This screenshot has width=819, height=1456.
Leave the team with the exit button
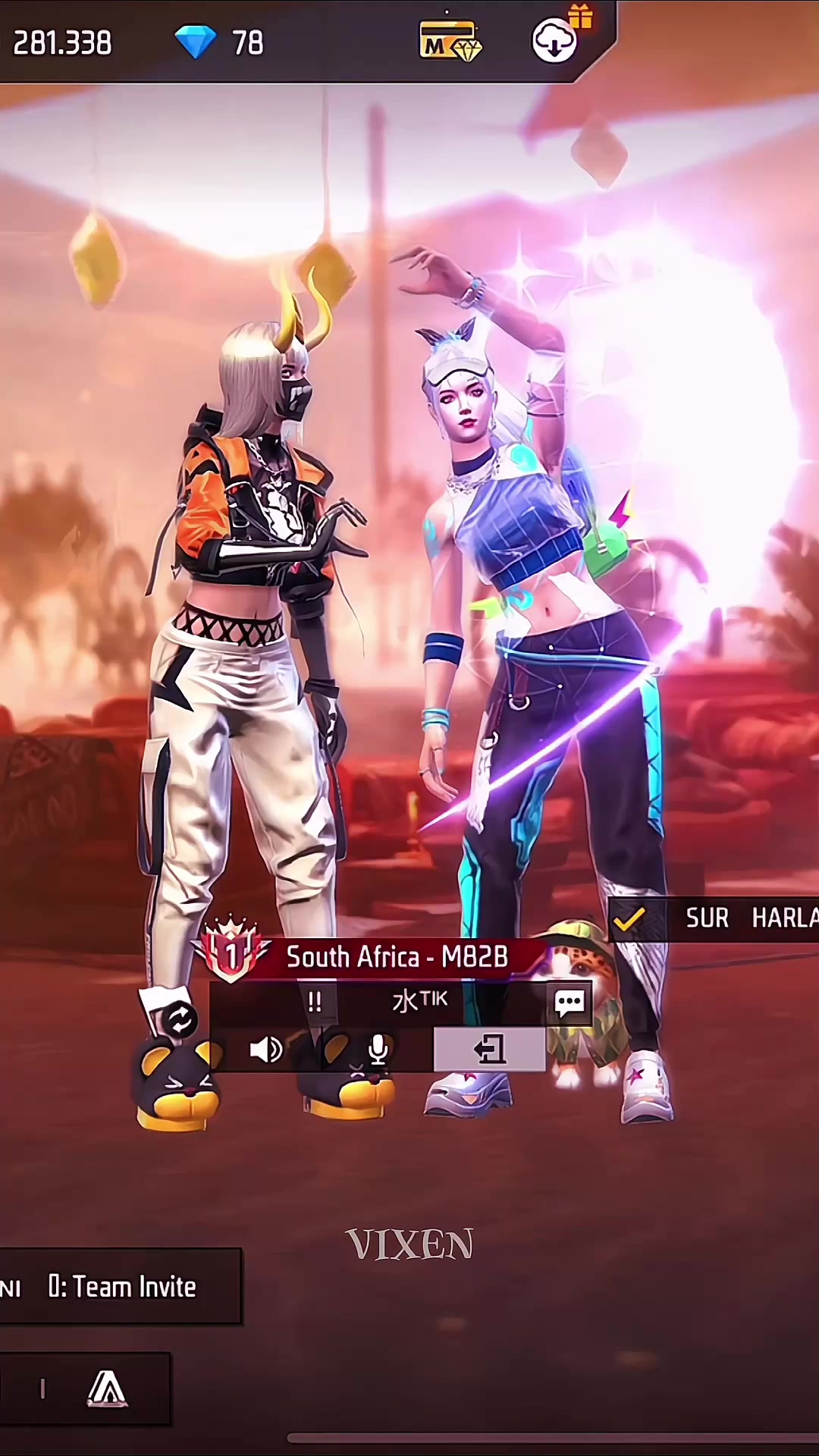489,1050
